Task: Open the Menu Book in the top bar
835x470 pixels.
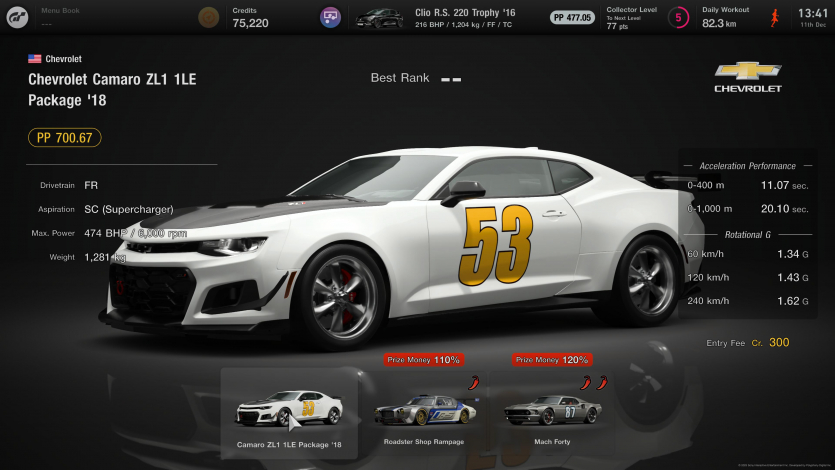Action: coord(59,16)
